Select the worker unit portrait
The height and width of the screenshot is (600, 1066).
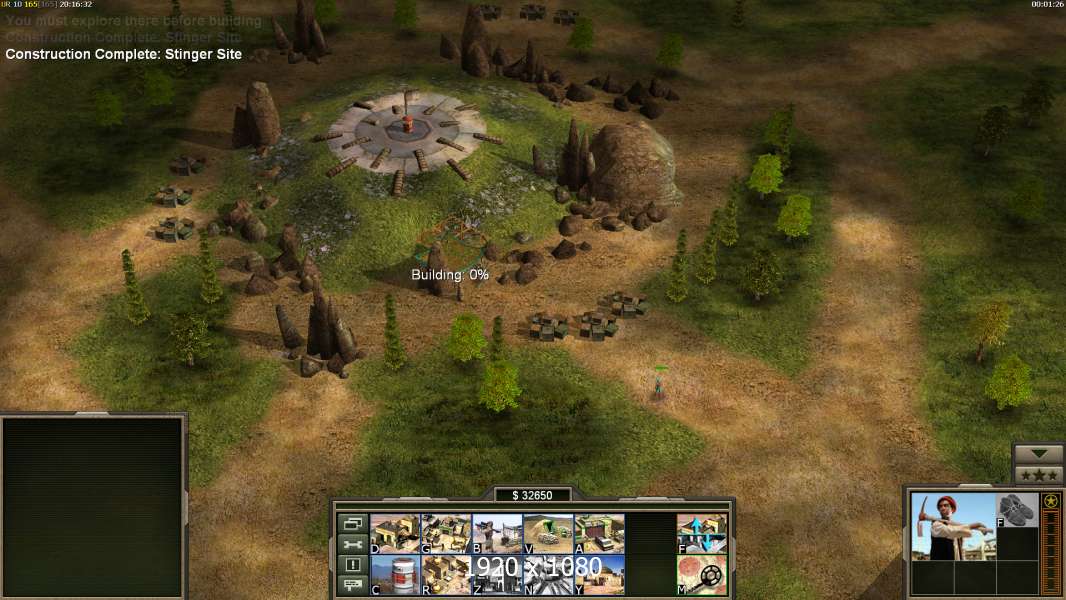pyautogui.click(x=953, y=527)
